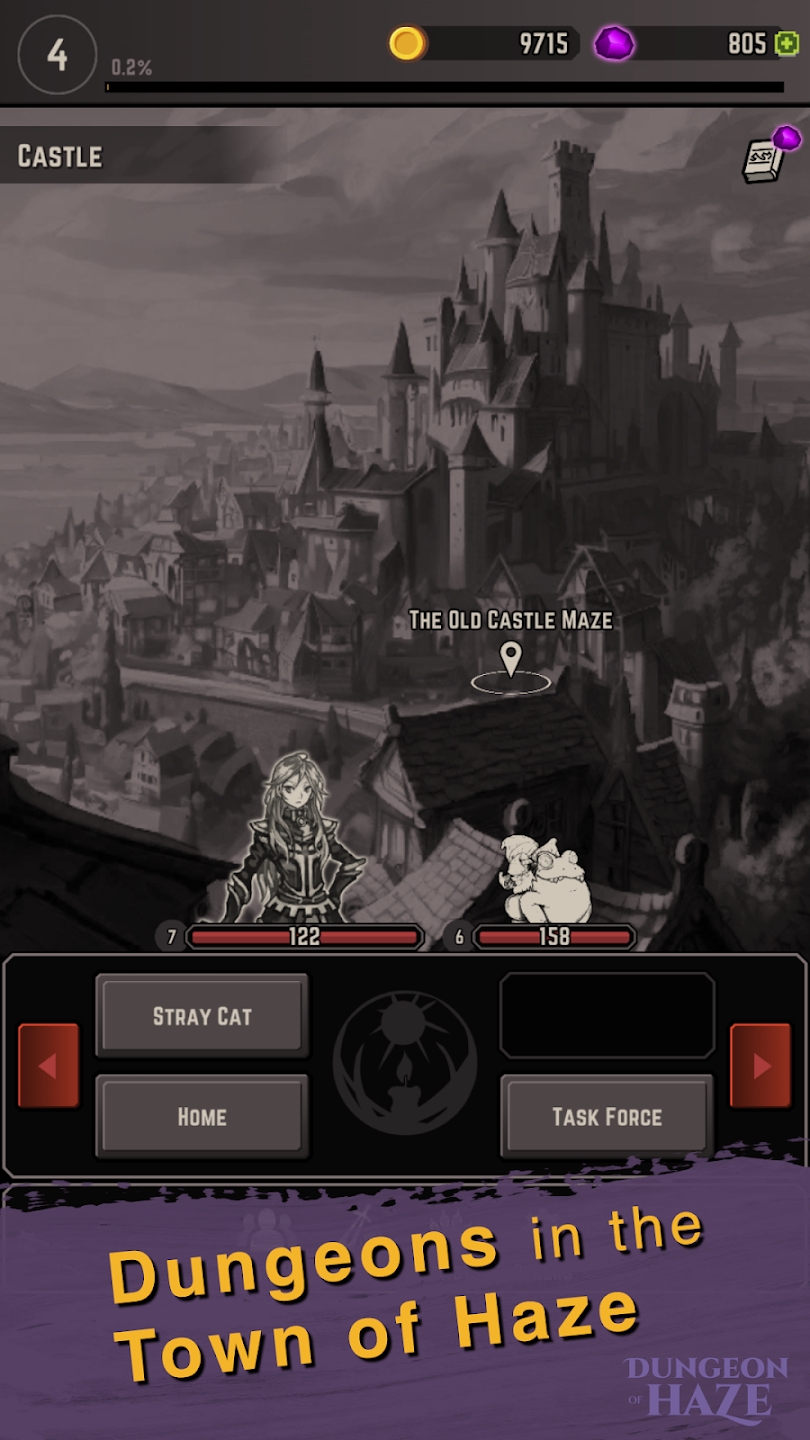Go to Home
This screenshot has height=1440, width=810.
tap(201, 1116)
